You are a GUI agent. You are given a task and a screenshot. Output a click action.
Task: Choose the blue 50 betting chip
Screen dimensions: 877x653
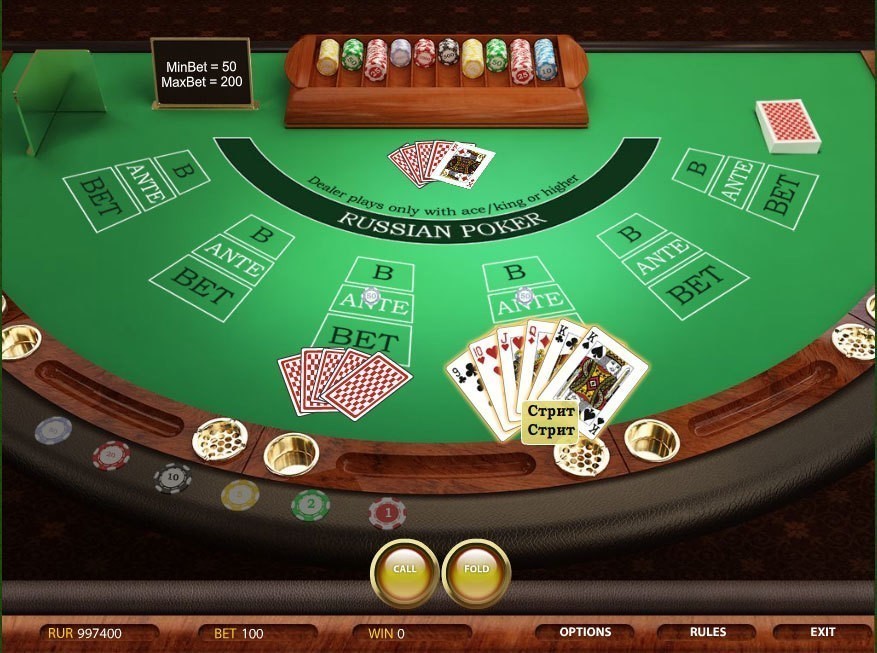(x=53, y=430)
